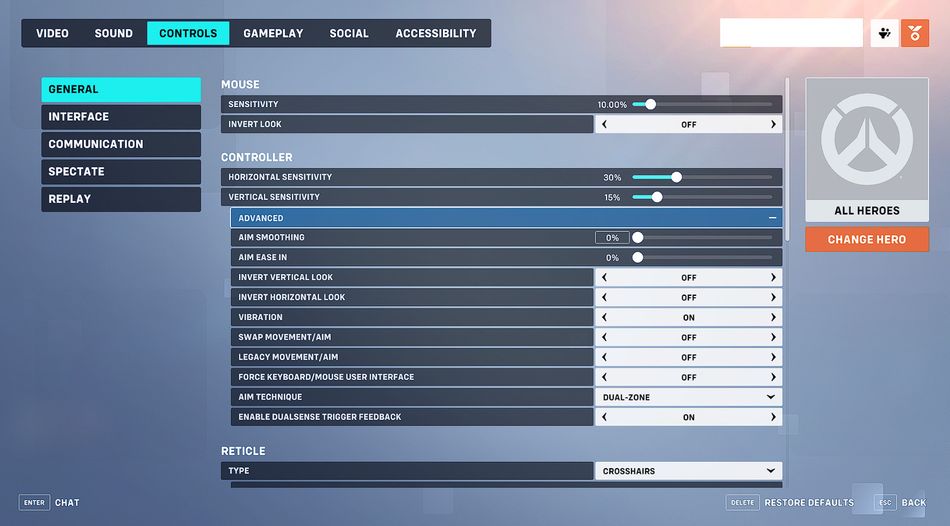Restore default control settings
950x526 pixels.
coord(808,502)
